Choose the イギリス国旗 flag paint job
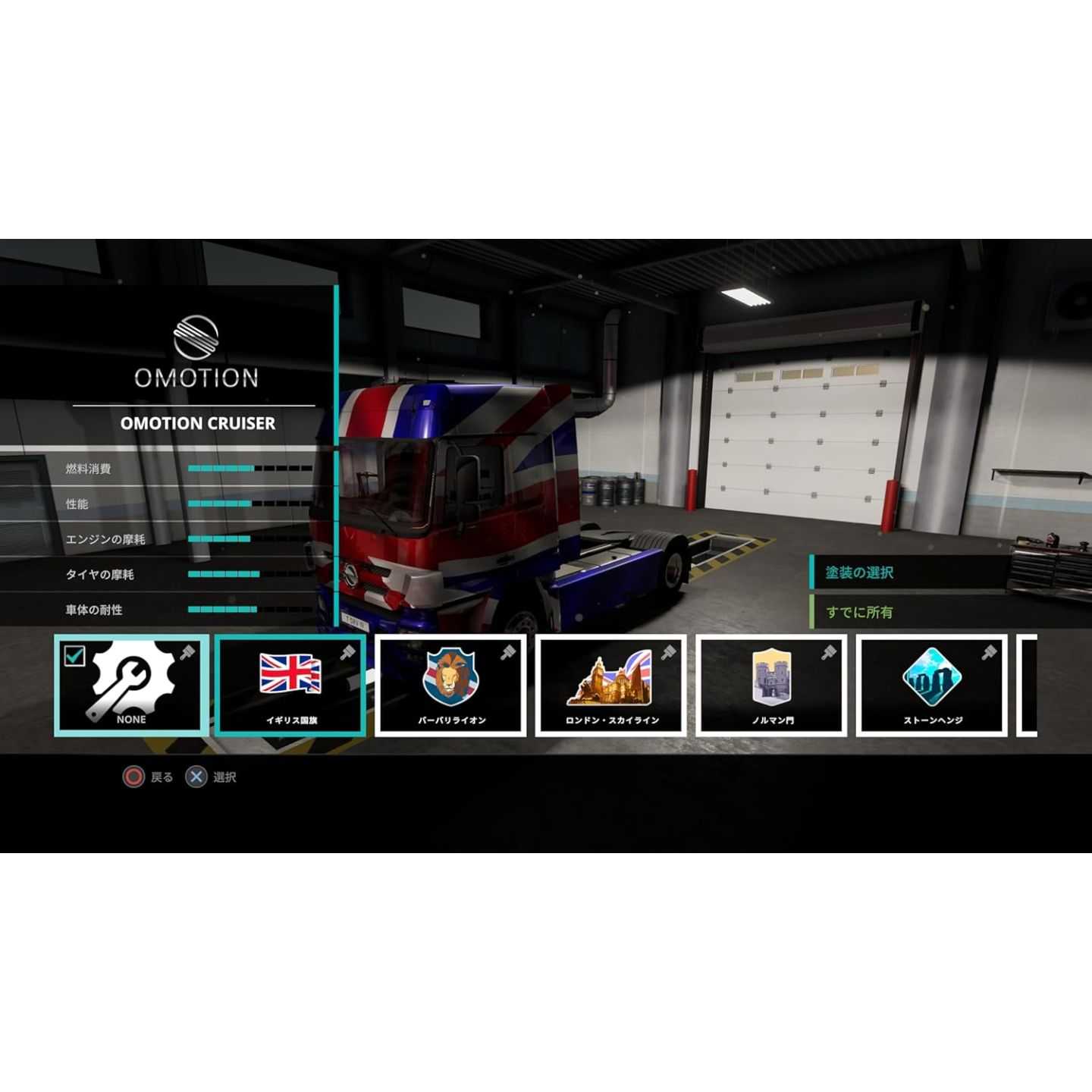 [291, 686]
